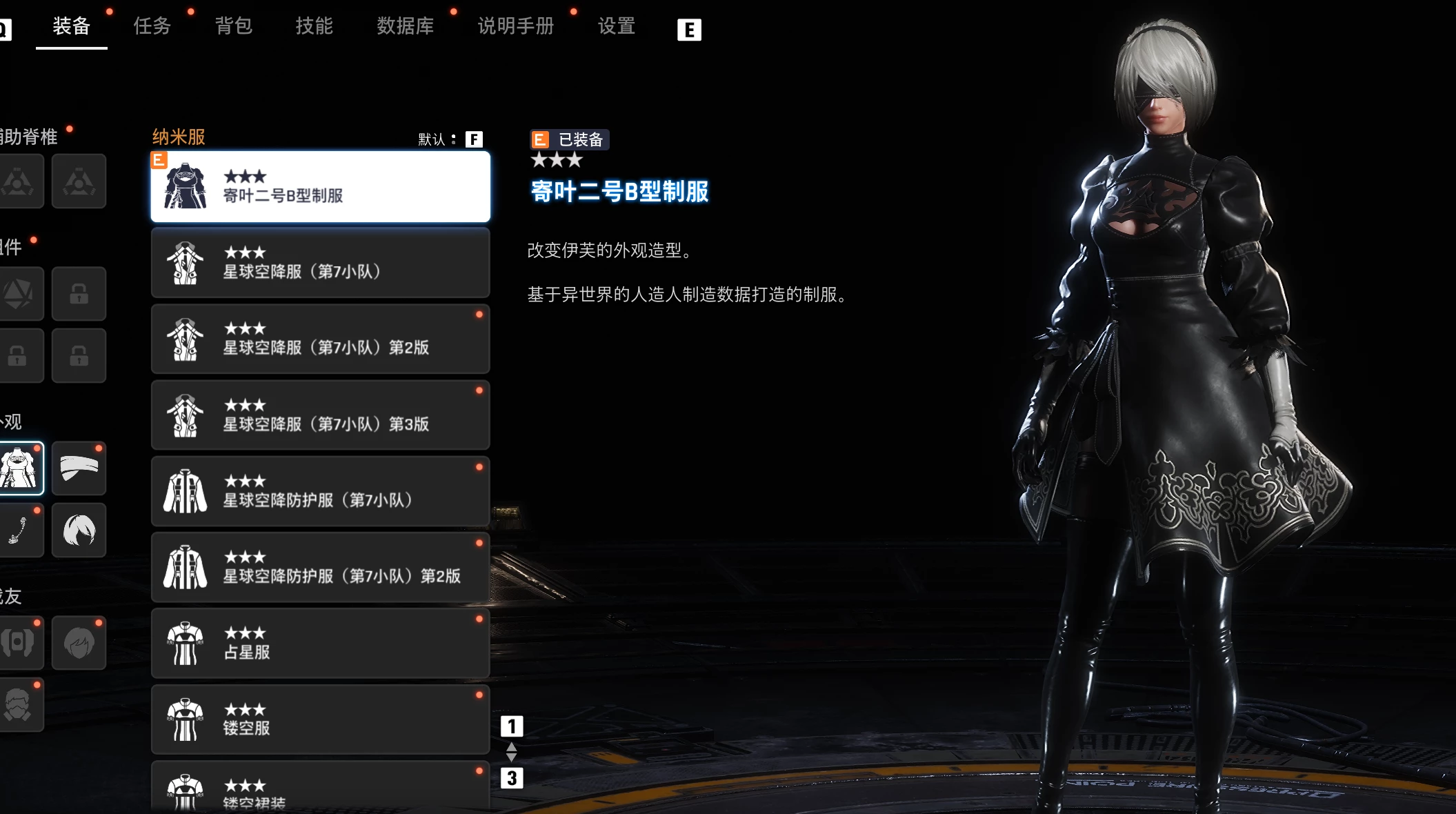Click the 已装备 equipped badge
Viewport: 1456px width, 814px height.
point(568,140)
